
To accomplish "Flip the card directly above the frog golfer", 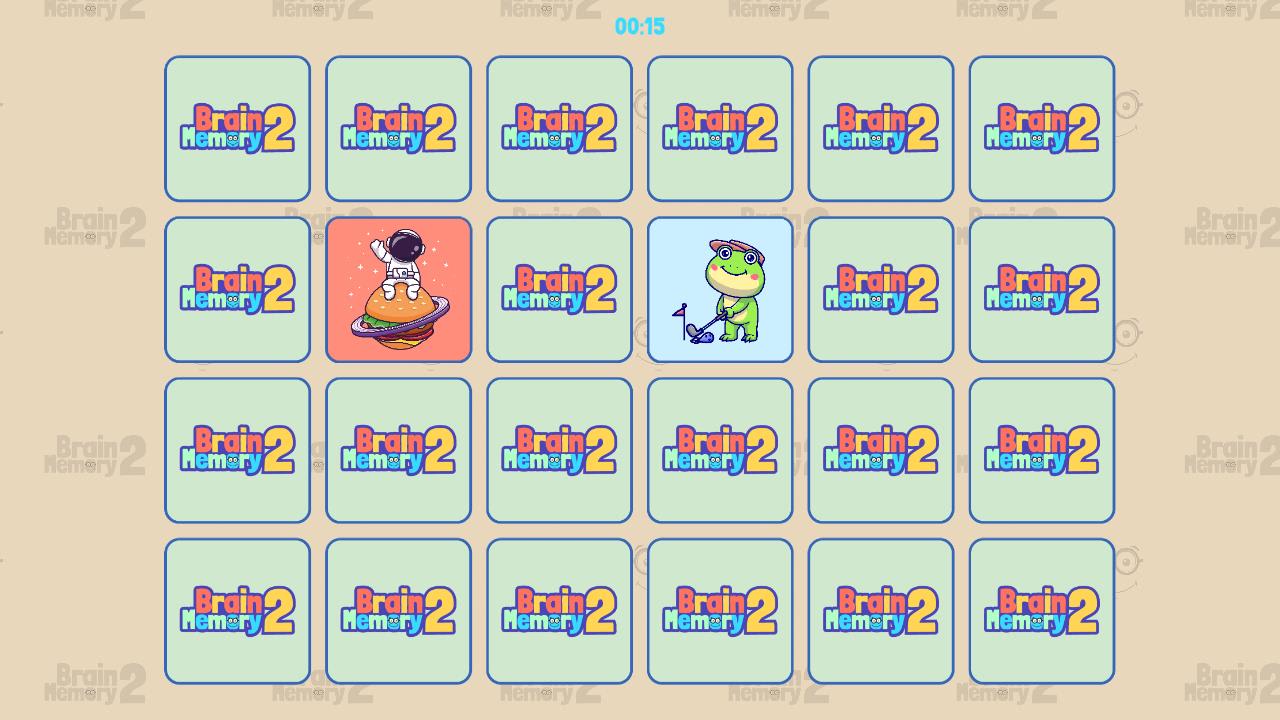I will coord(720,128).
